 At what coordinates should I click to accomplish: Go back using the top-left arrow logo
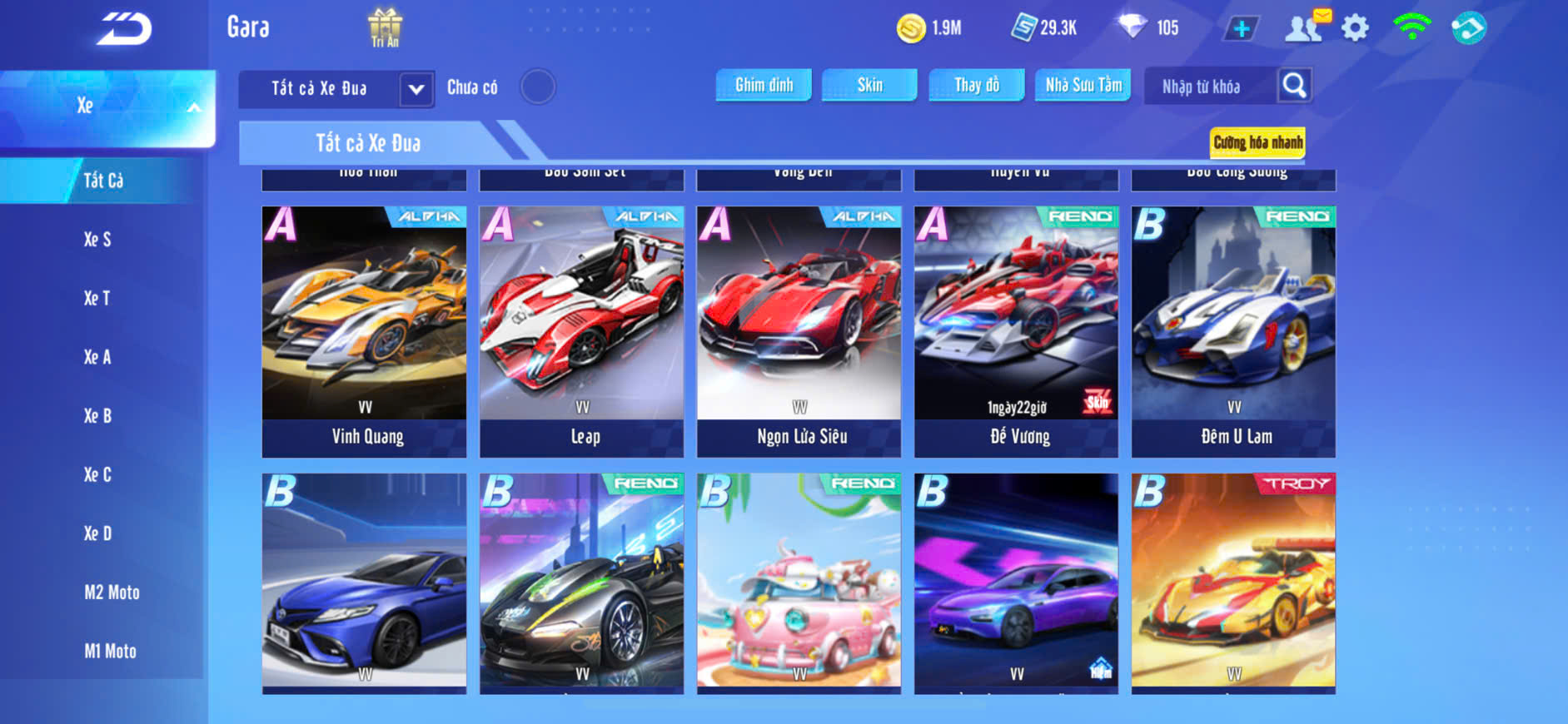coord(124,29)
